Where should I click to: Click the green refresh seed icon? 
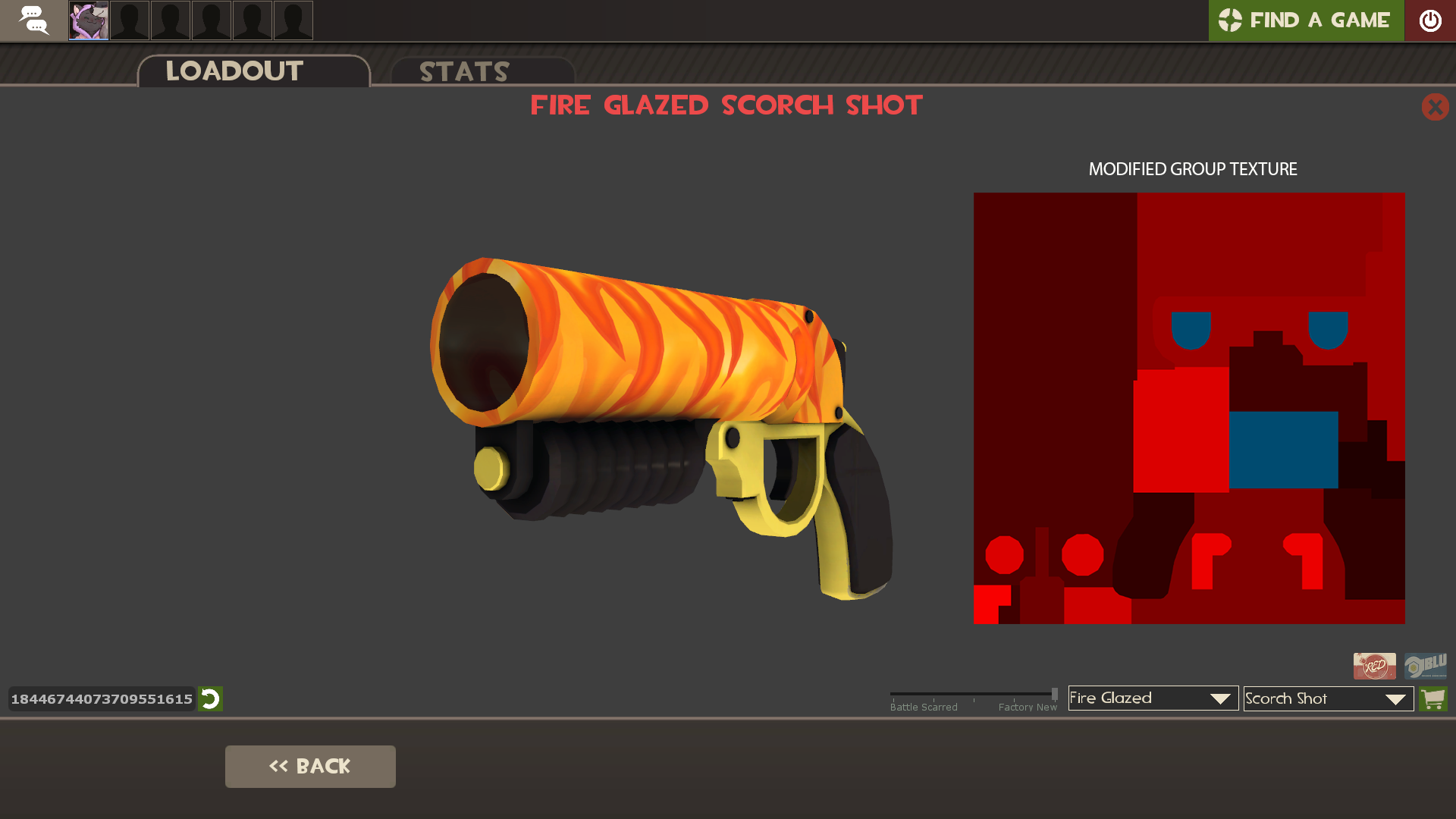click(x=210, y=699)
